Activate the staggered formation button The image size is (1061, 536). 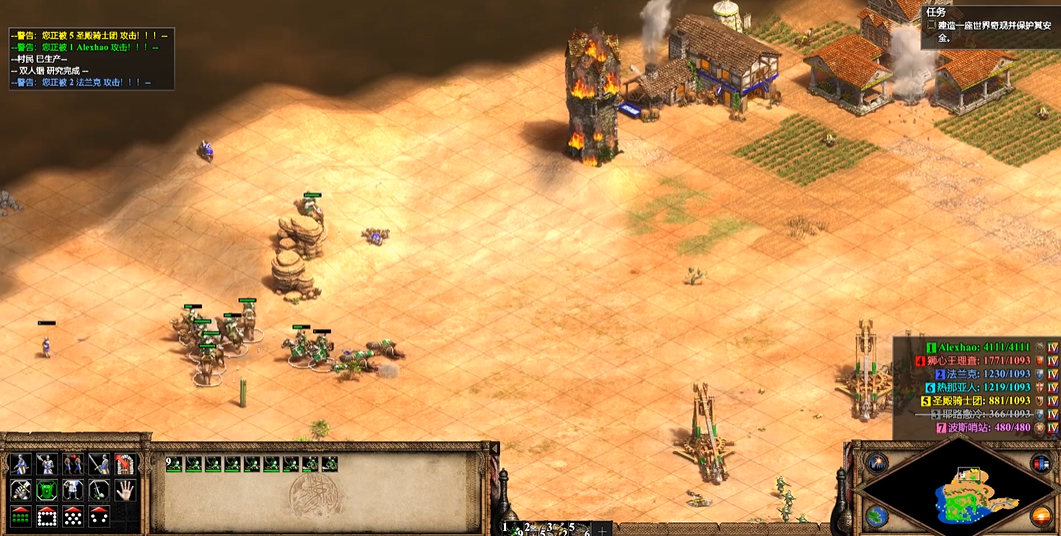click(72, 516)
